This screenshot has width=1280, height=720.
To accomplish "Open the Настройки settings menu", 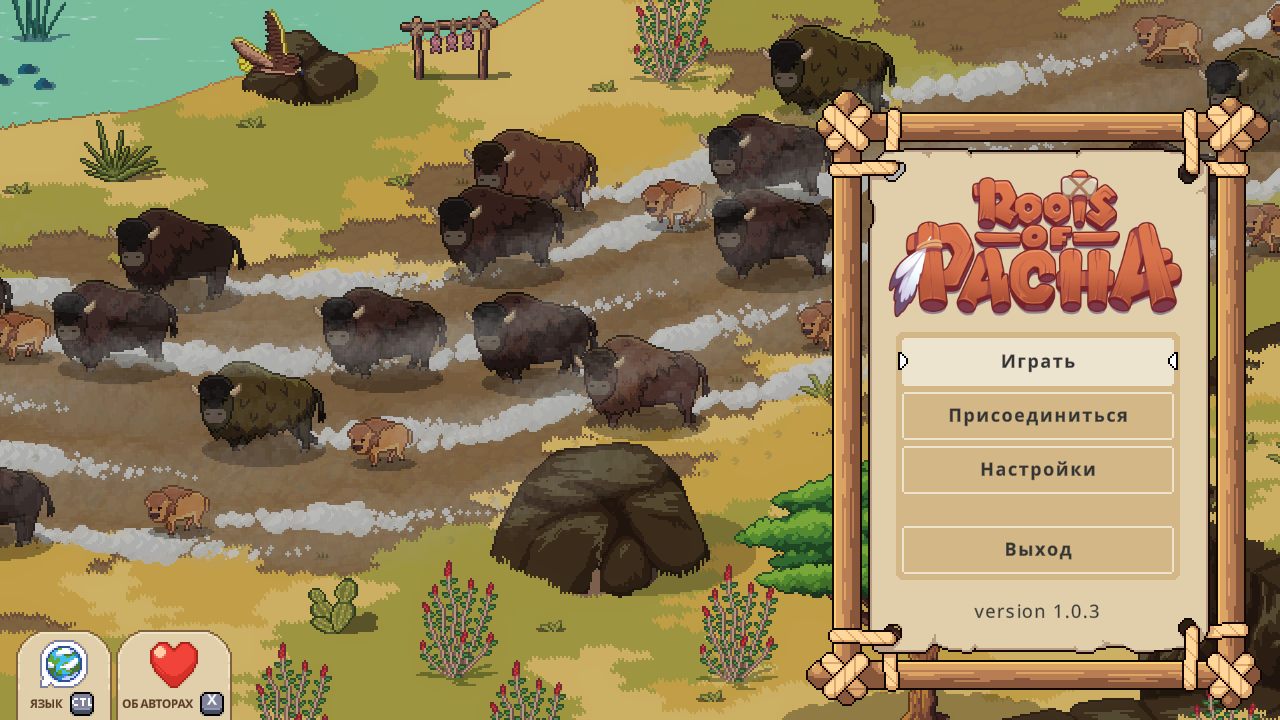I will [x=1037, y=470].
